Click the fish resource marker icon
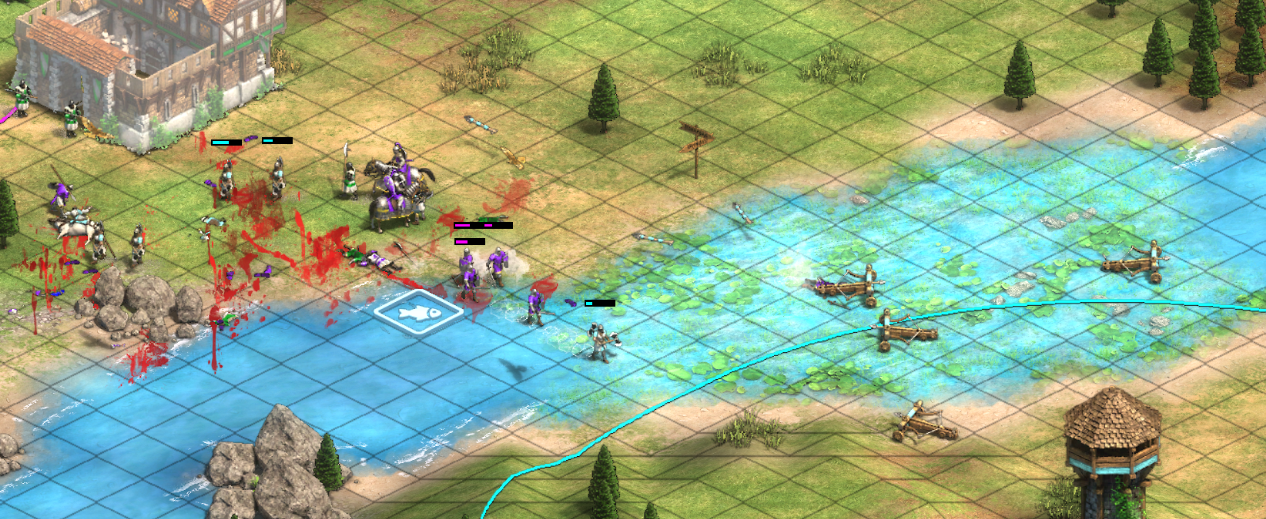 [419, 311]
